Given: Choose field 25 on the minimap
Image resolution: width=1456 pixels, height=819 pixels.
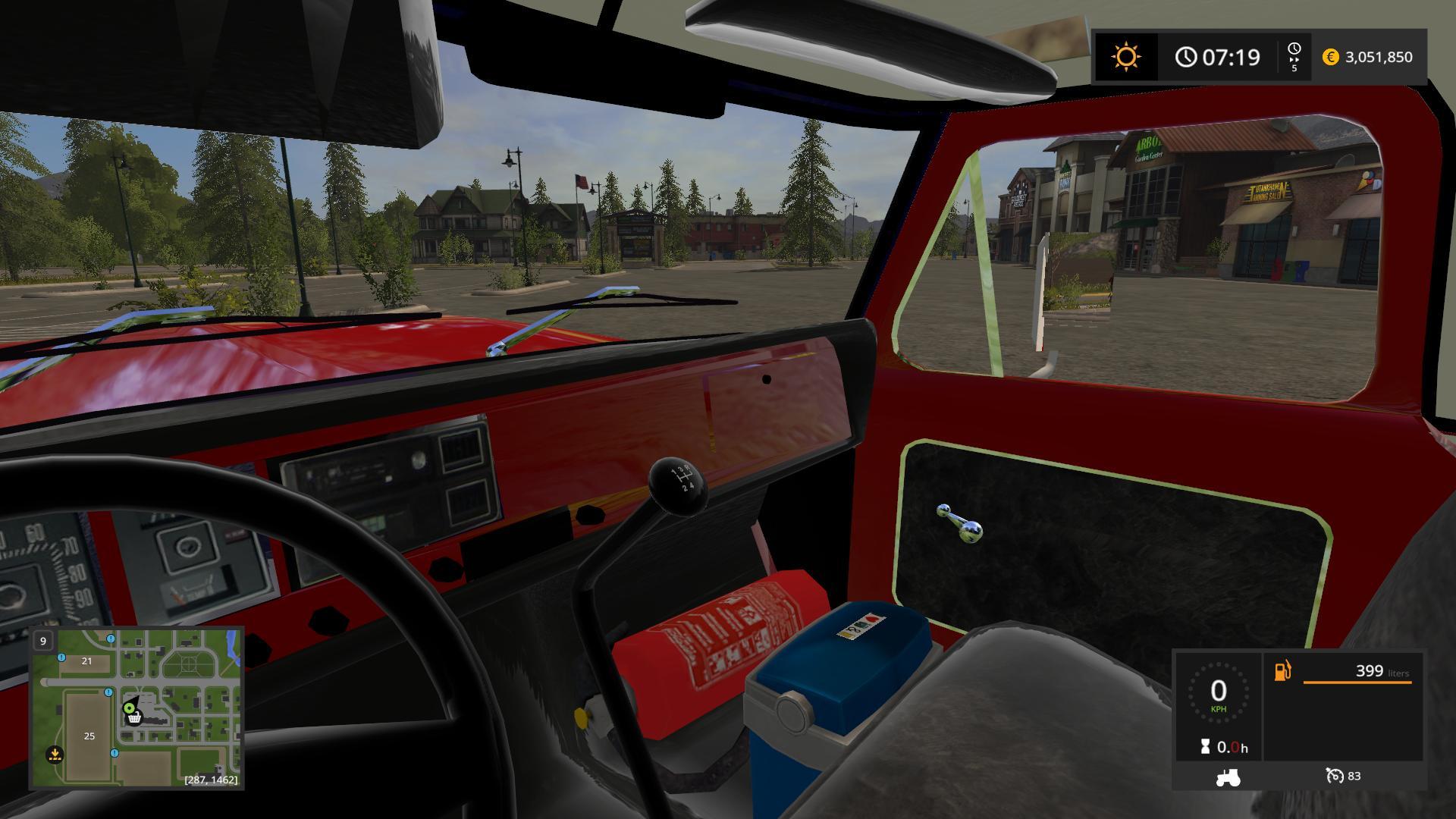Looking at the screenshot, I should pos(89,736).
